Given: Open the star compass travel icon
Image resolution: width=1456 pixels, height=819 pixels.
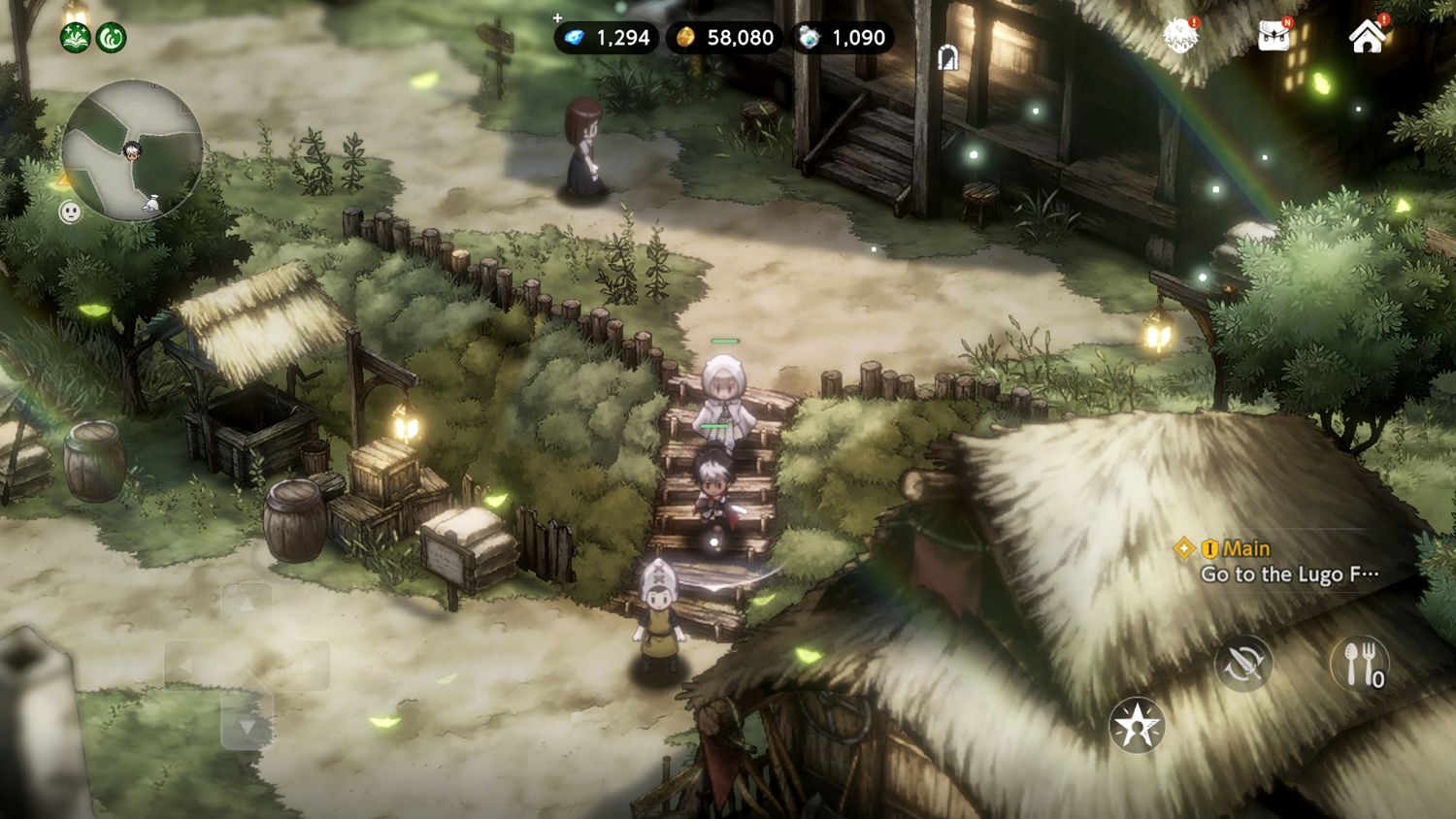Looking at the screenshot, I should 1140,725.
